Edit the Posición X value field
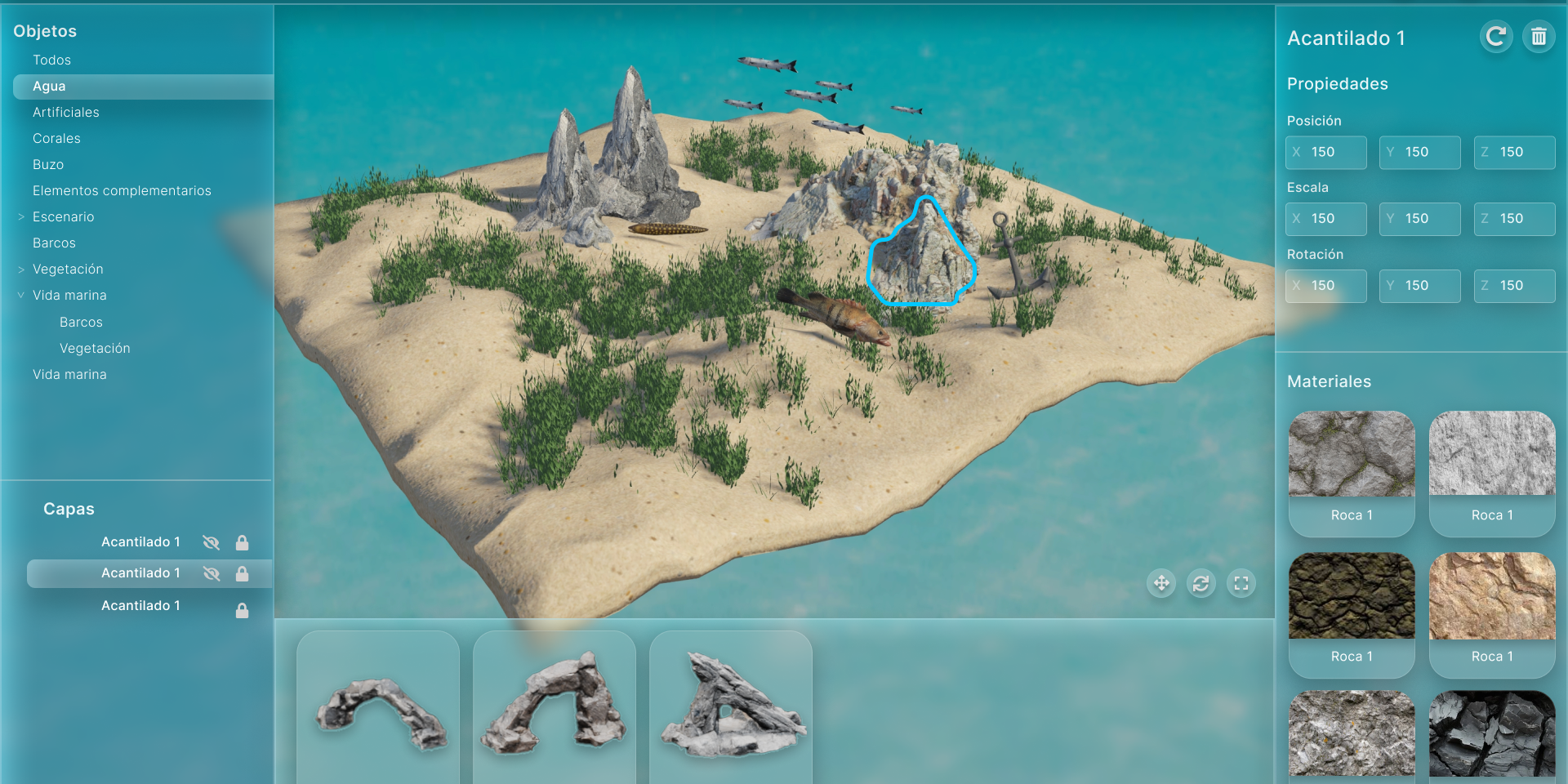1568x784 pixels. [1326, 152]
